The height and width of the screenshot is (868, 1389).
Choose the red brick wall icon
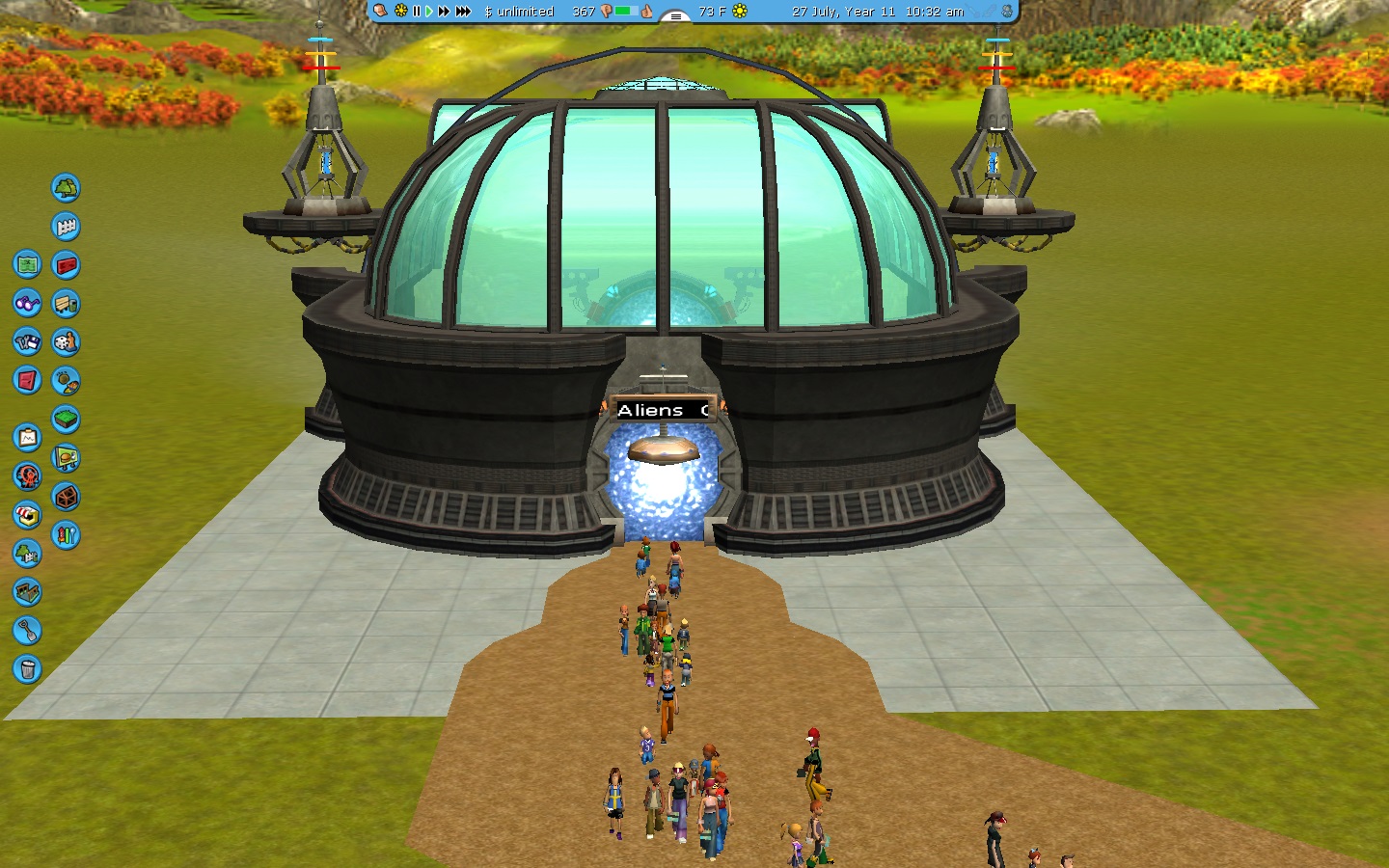(66, 264)
